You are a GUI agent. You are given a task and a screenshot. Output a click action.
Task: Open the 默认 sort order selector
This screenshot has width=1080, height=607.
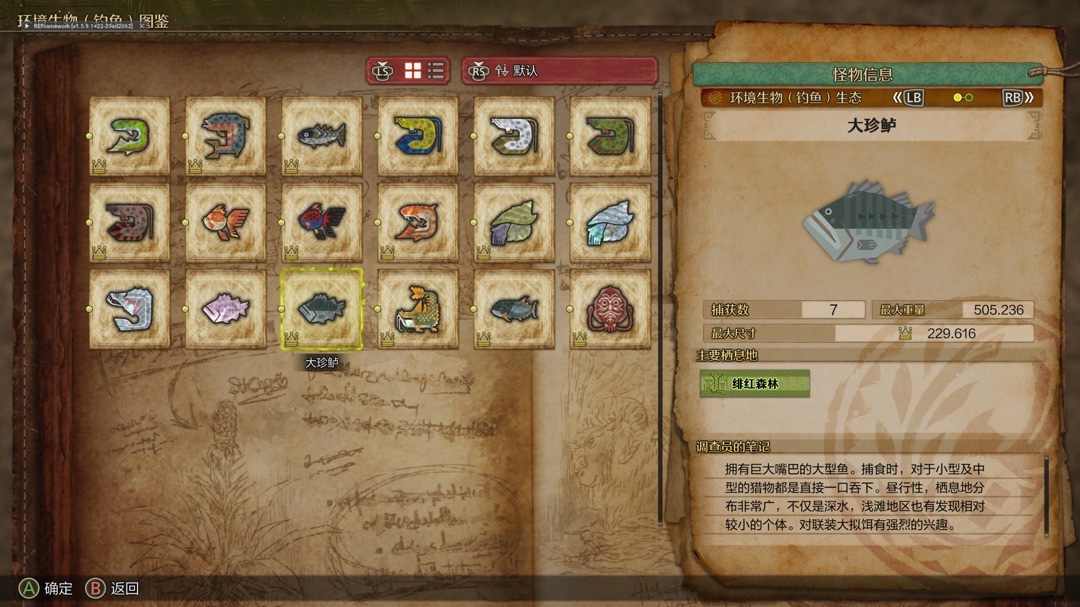pos(559,71)
